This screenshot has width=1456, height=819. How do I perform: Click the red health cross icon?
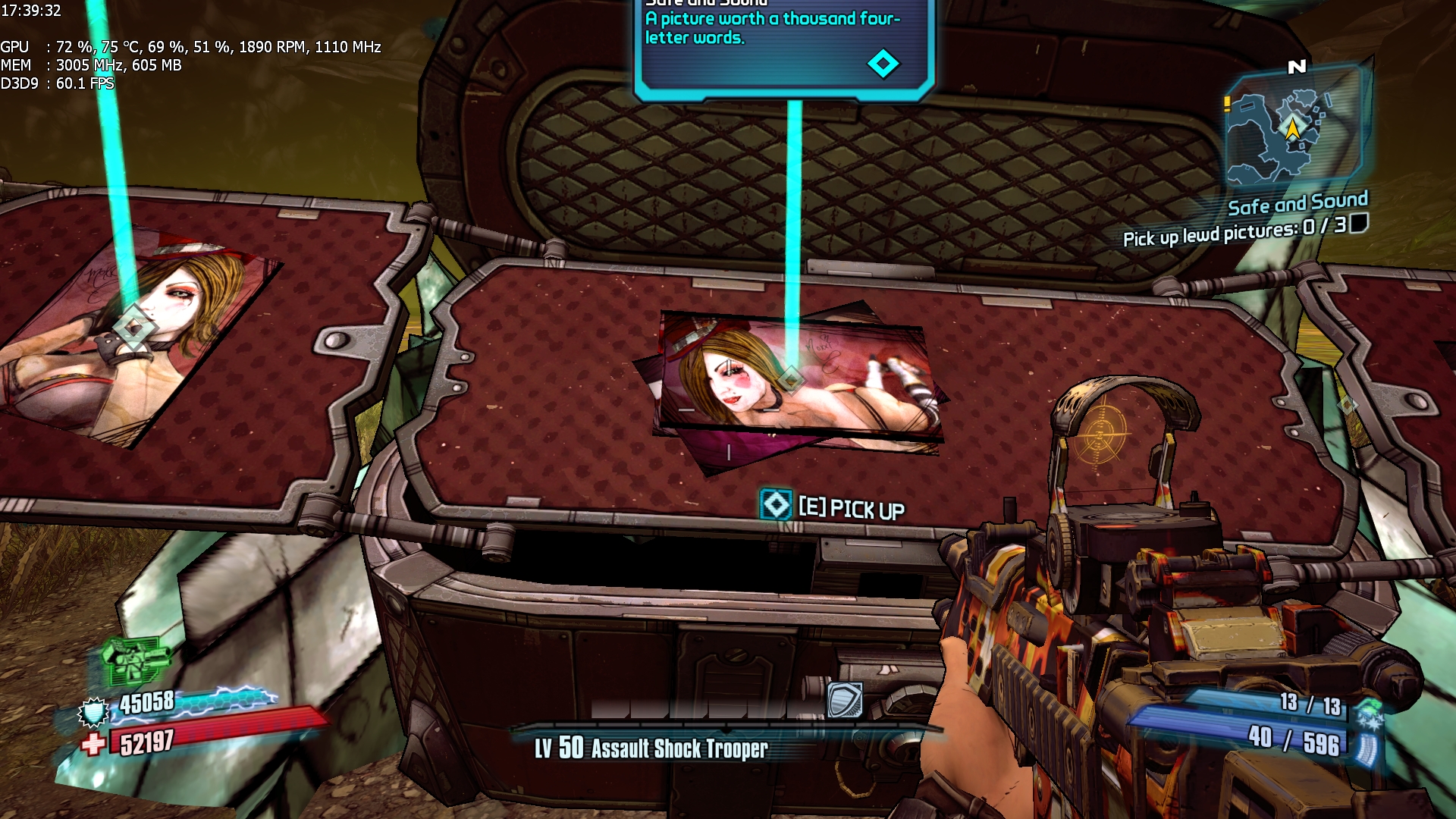click(x=93, y=744)
